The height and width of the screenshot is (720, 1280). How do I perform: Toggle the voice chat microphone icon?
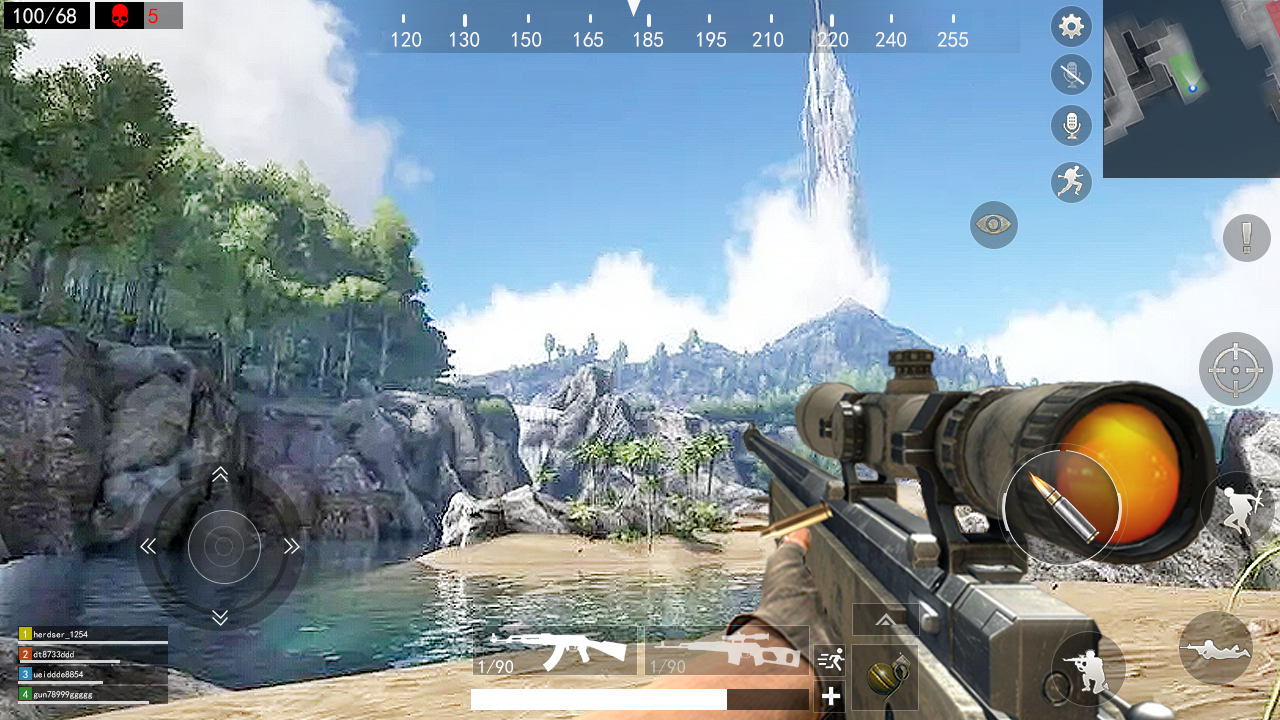pyautogui.click(x=1071, y=125)
